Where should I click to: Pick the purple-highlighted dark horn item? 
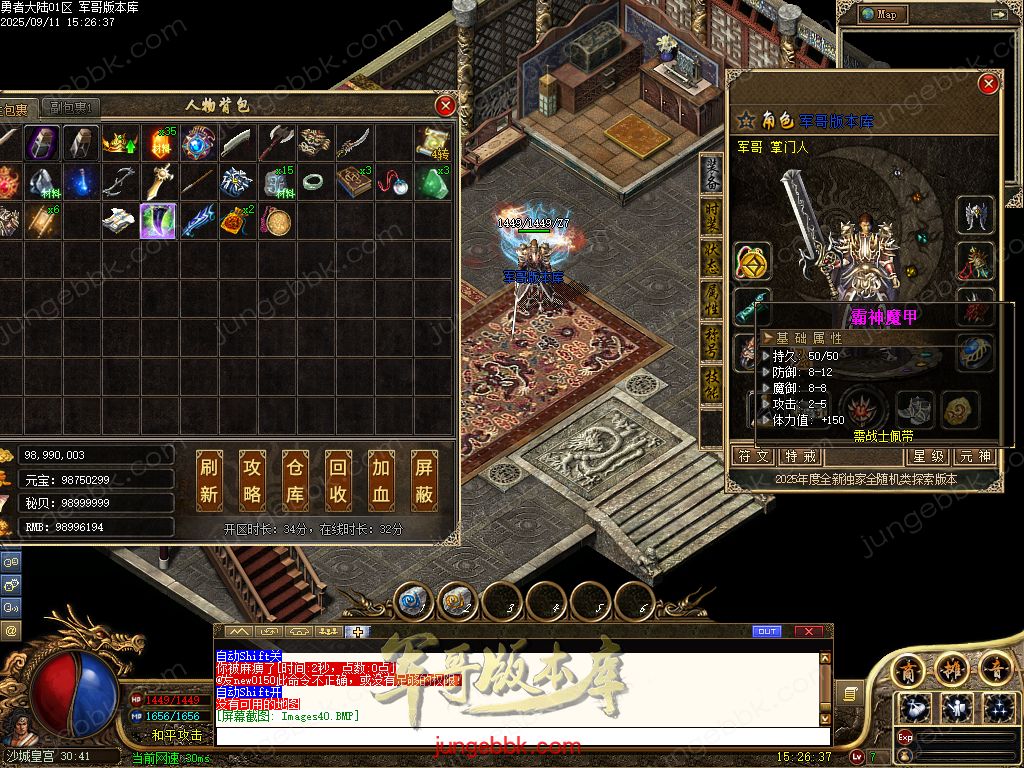tap(158, 221)
